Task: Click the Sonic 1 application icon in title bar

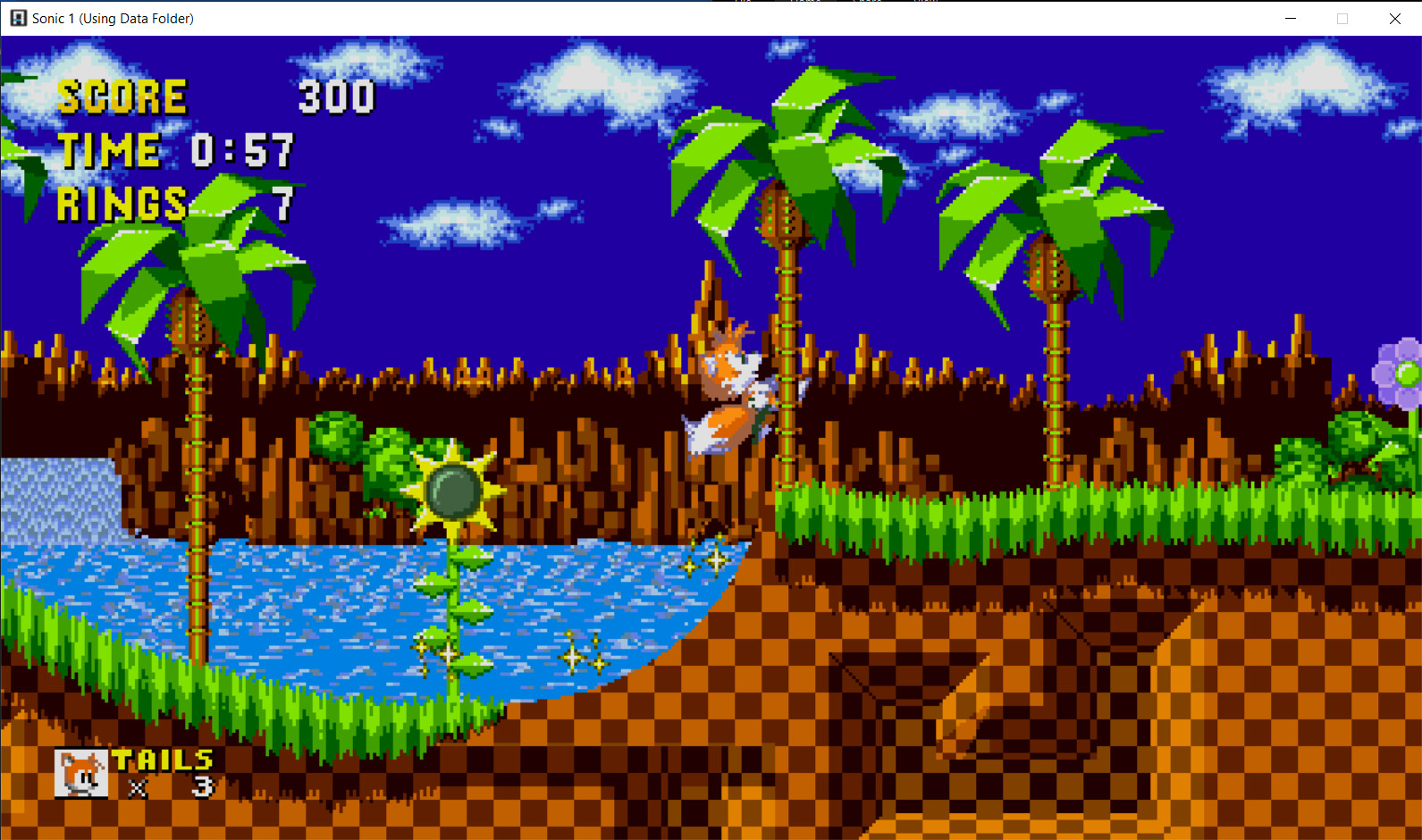Action: click(x=18, y=18)
